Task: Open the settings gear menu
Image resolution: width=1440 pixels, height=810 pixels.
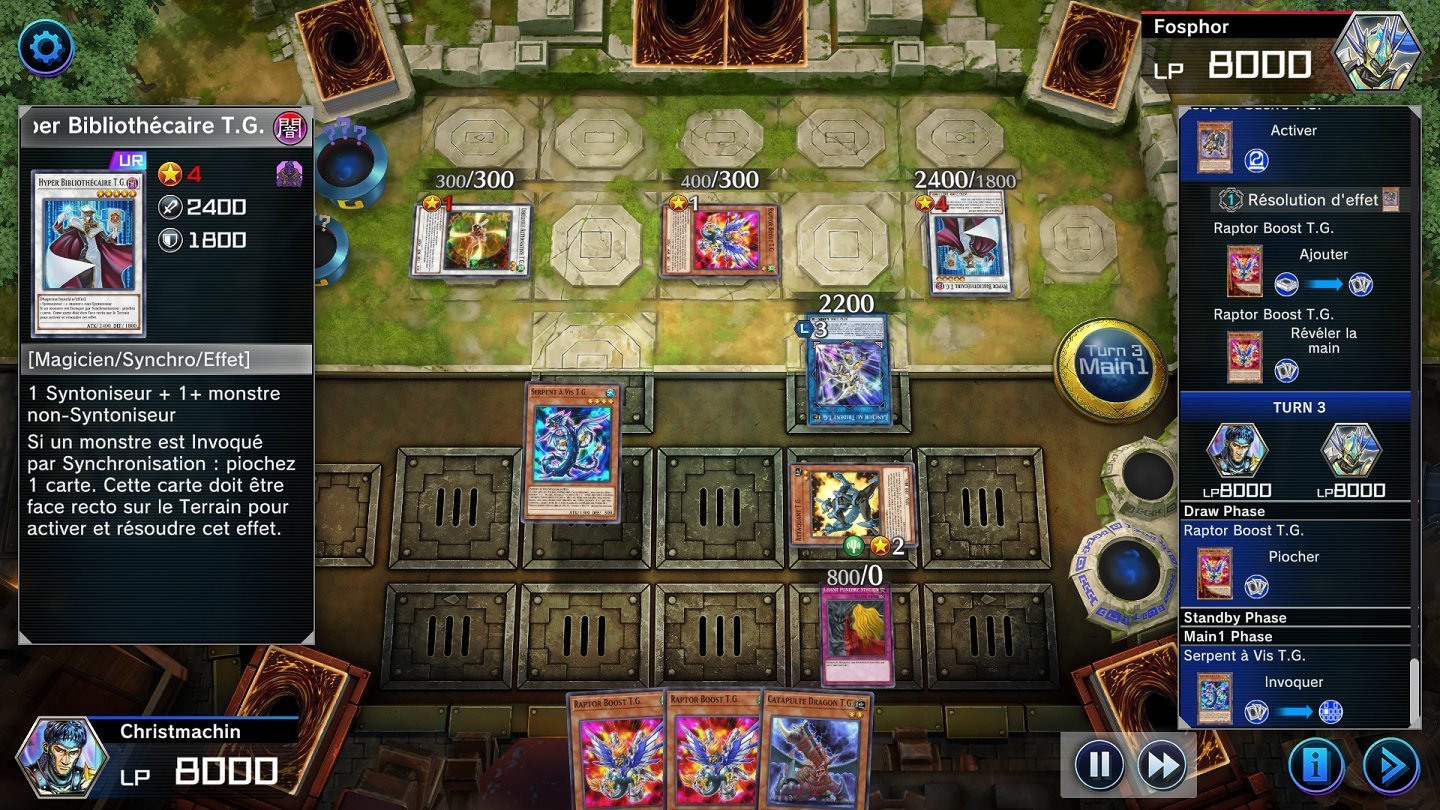Action: [x=45, y=47]
